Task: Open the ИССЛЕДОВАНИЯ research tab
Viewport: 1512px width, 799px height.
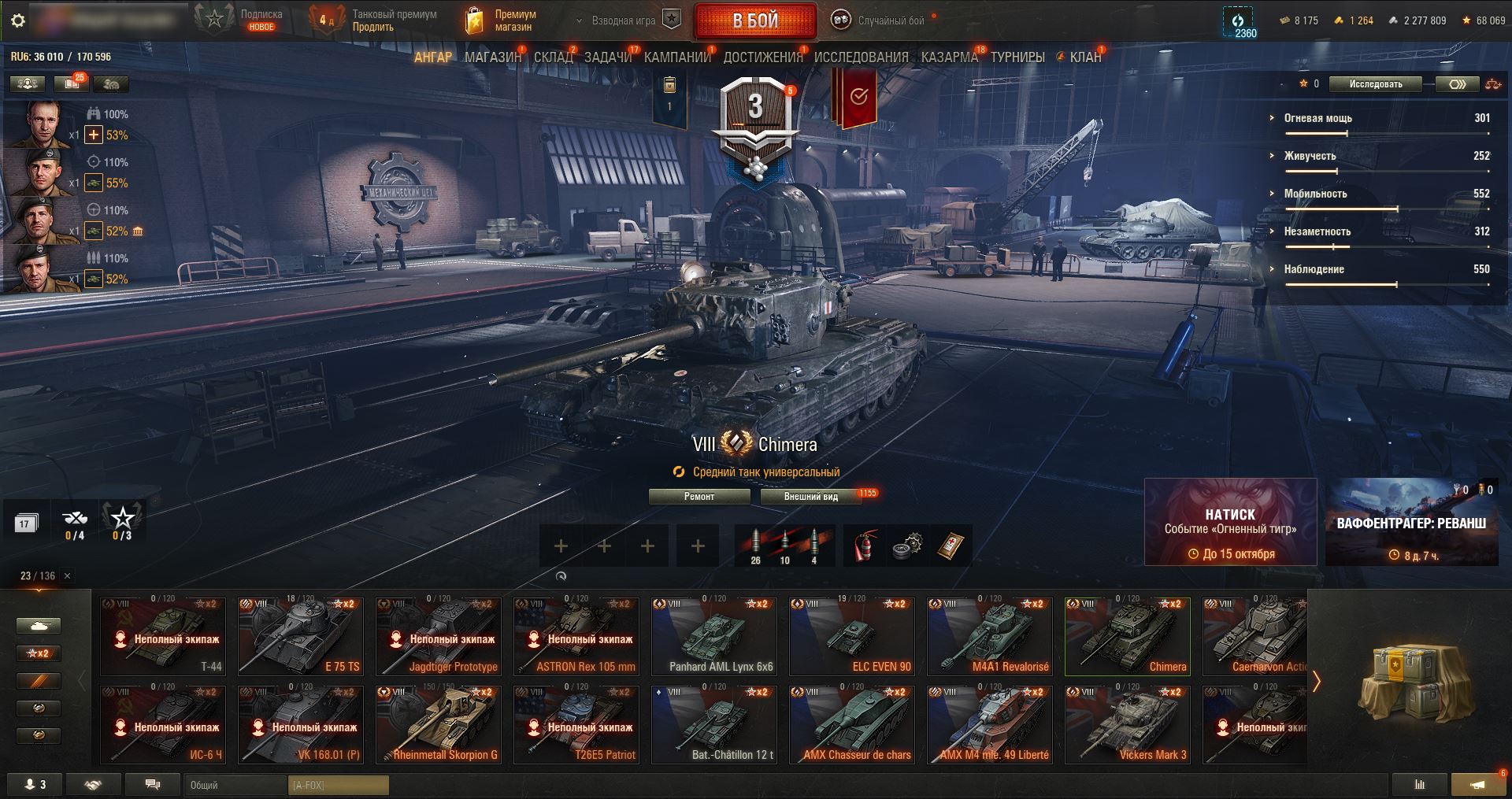Action: coord(861,57)
